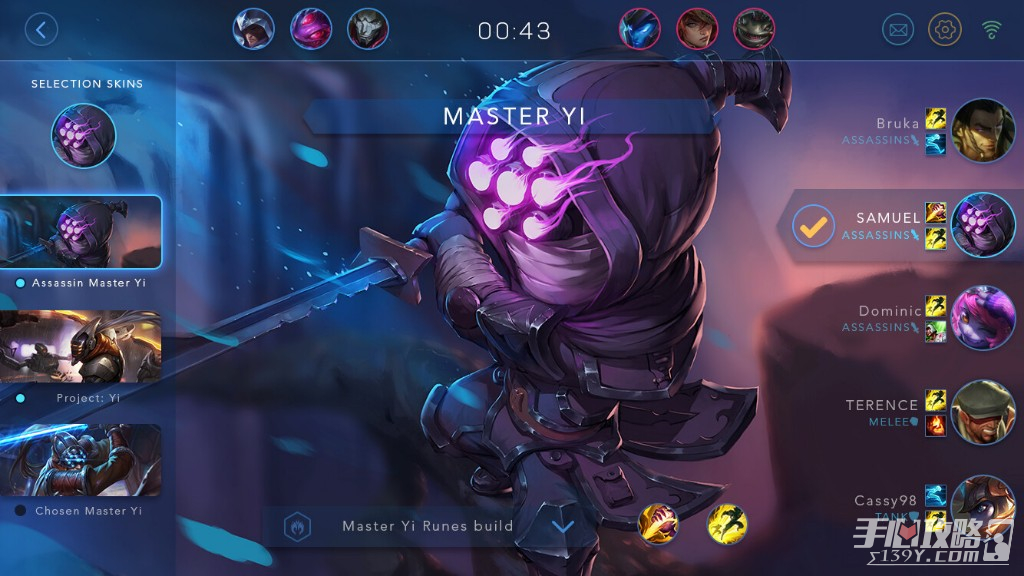Click the orange checkmark confirm button
The image size is (1024, 576).
click(x=814, y=227)
